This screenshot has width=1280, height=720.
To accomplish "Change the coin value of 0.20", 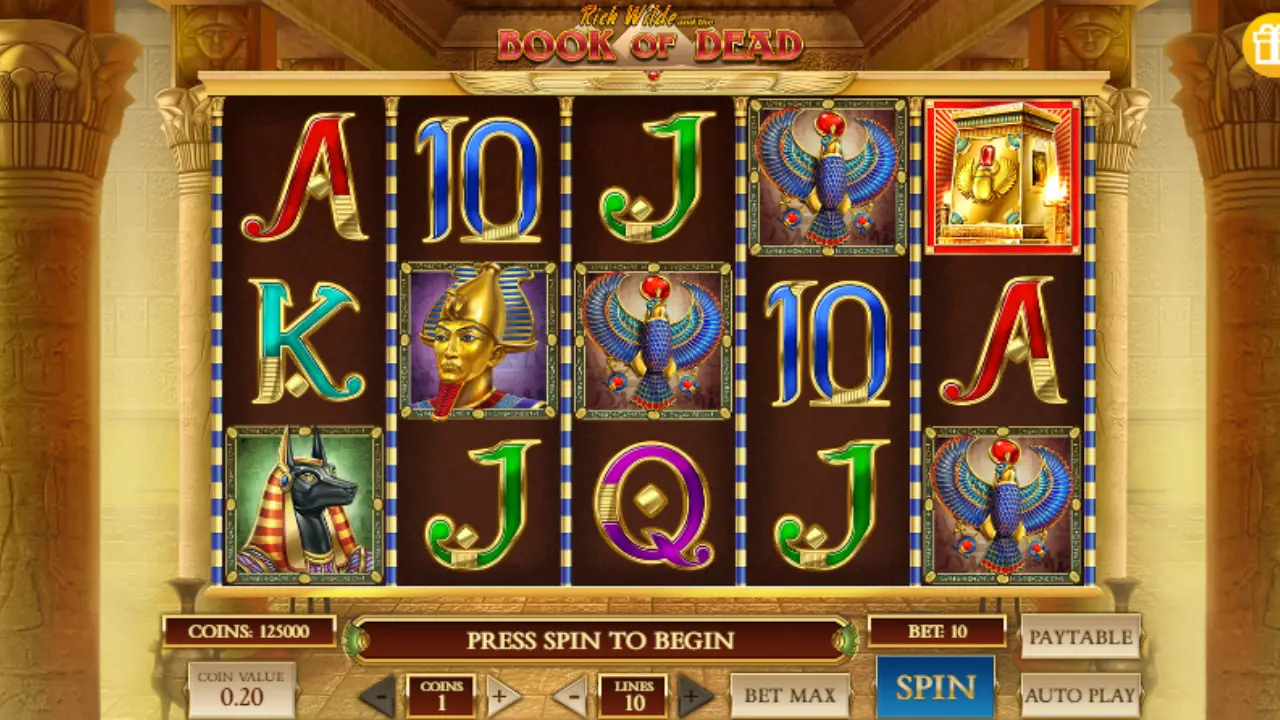I will tap(241, 689).
